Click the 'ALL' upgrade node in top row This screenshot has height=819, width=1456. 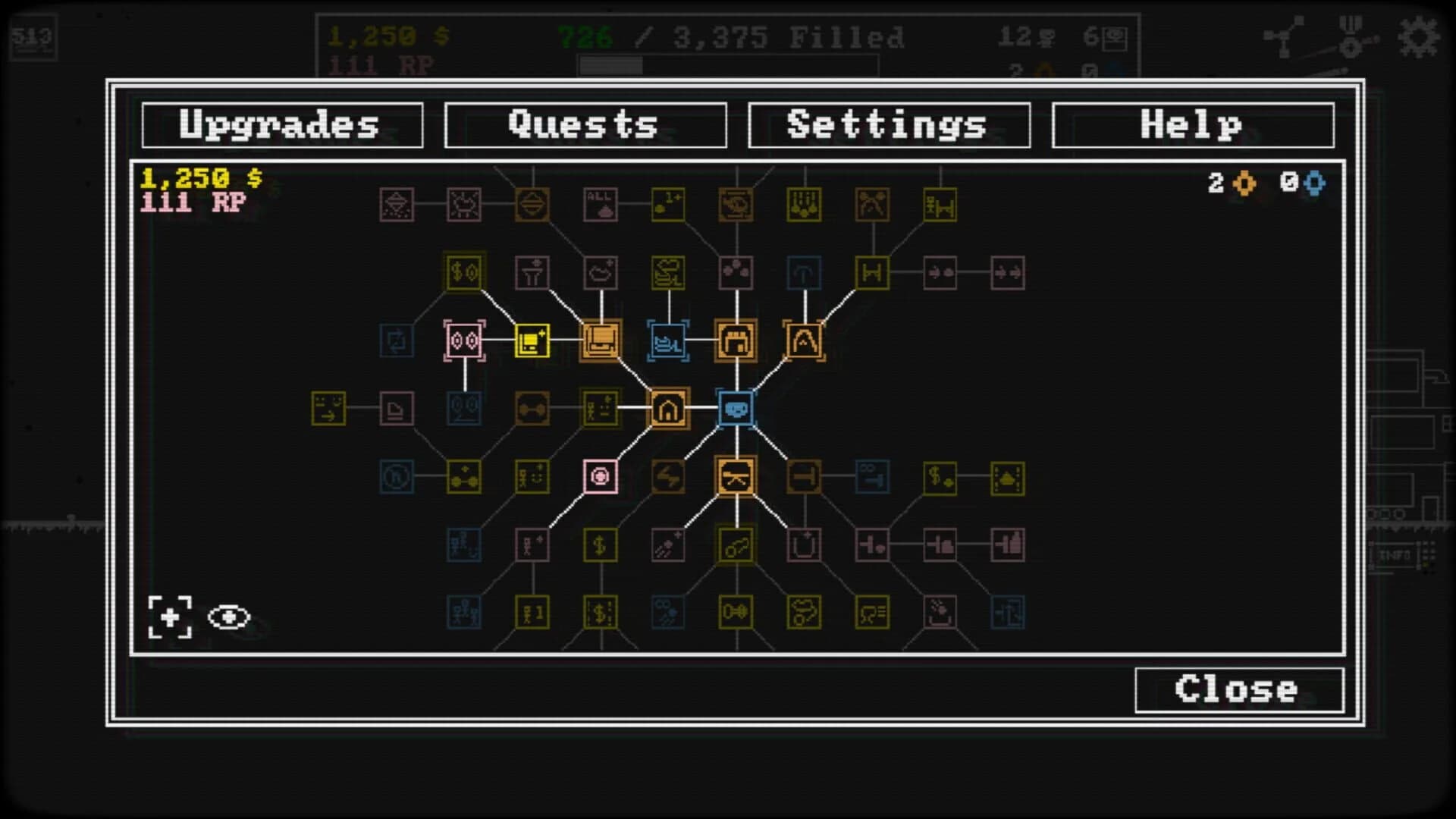[600, 203]
